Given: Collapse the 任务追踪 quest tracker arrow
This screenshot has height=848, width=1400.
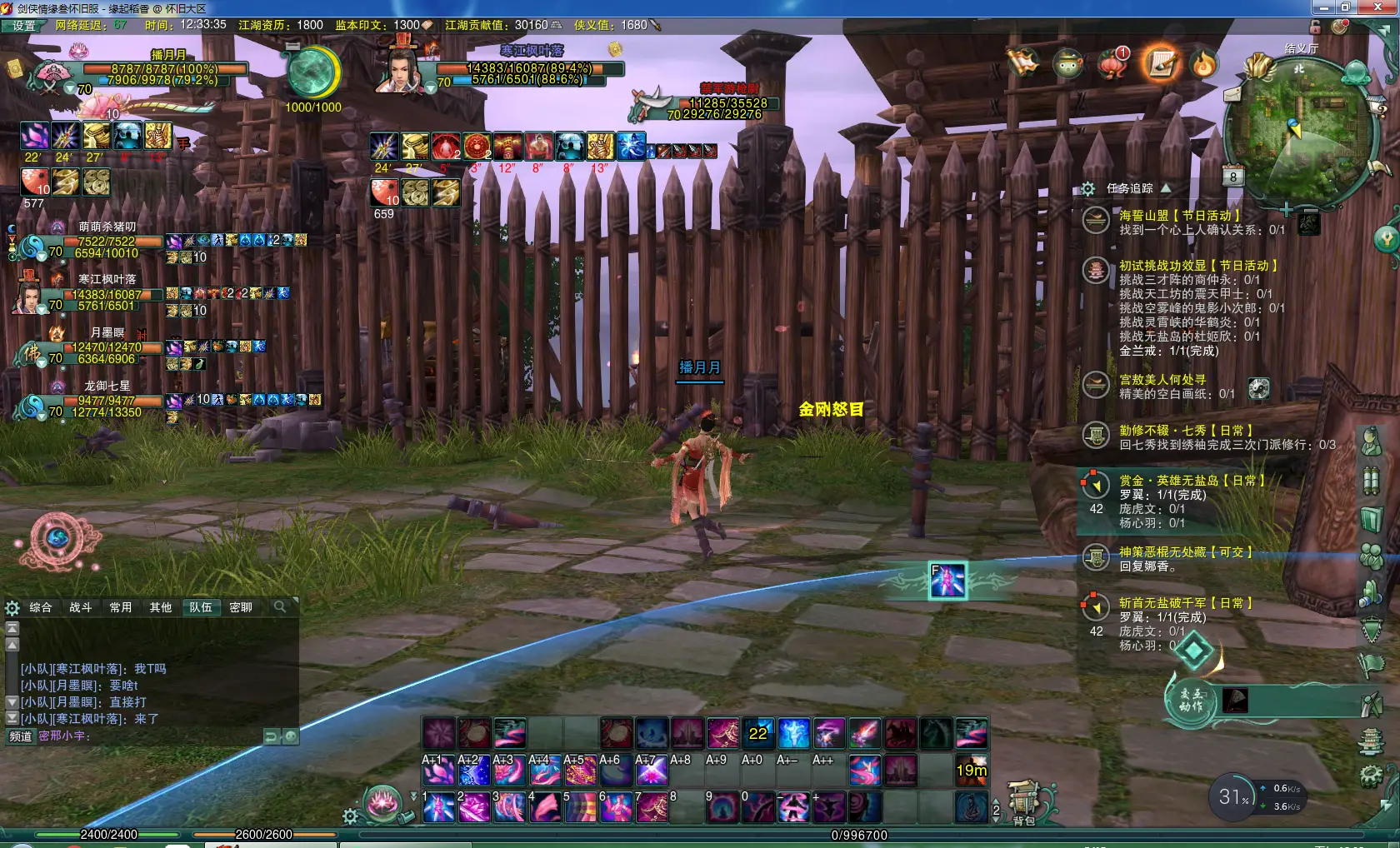Looking at the screenshot, I should click(x=1166, y=188).
